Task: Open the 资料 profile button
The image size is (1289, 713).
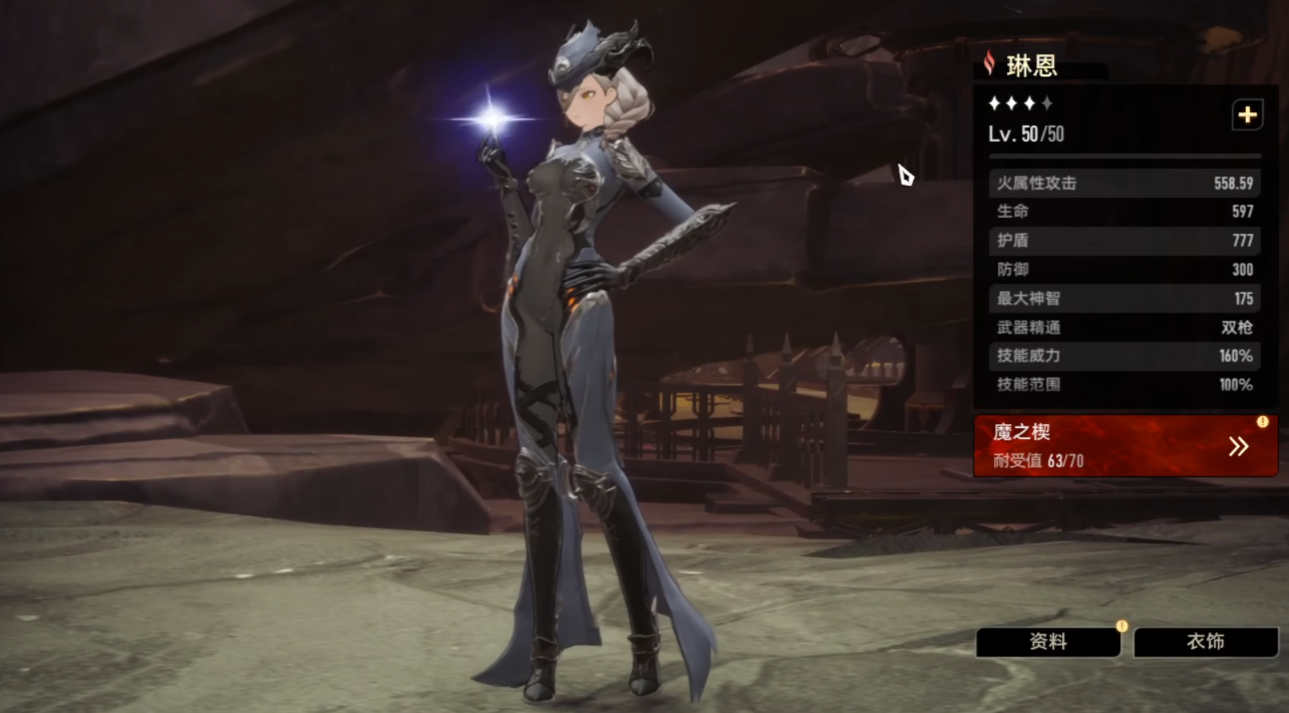Action: (1048, 643)
